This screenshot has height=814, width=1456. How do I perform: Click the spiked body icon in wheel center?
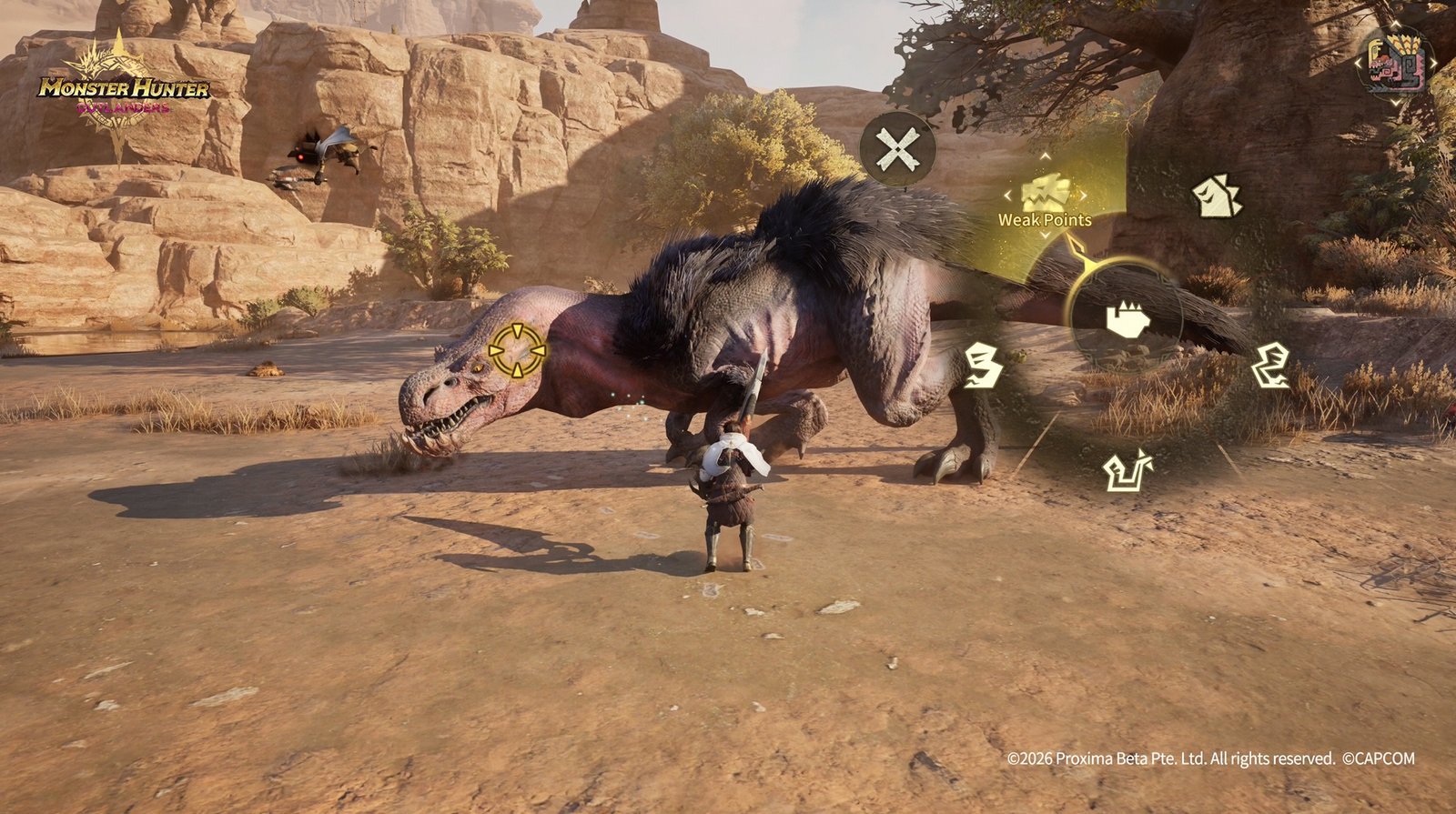coord(1127,319)
